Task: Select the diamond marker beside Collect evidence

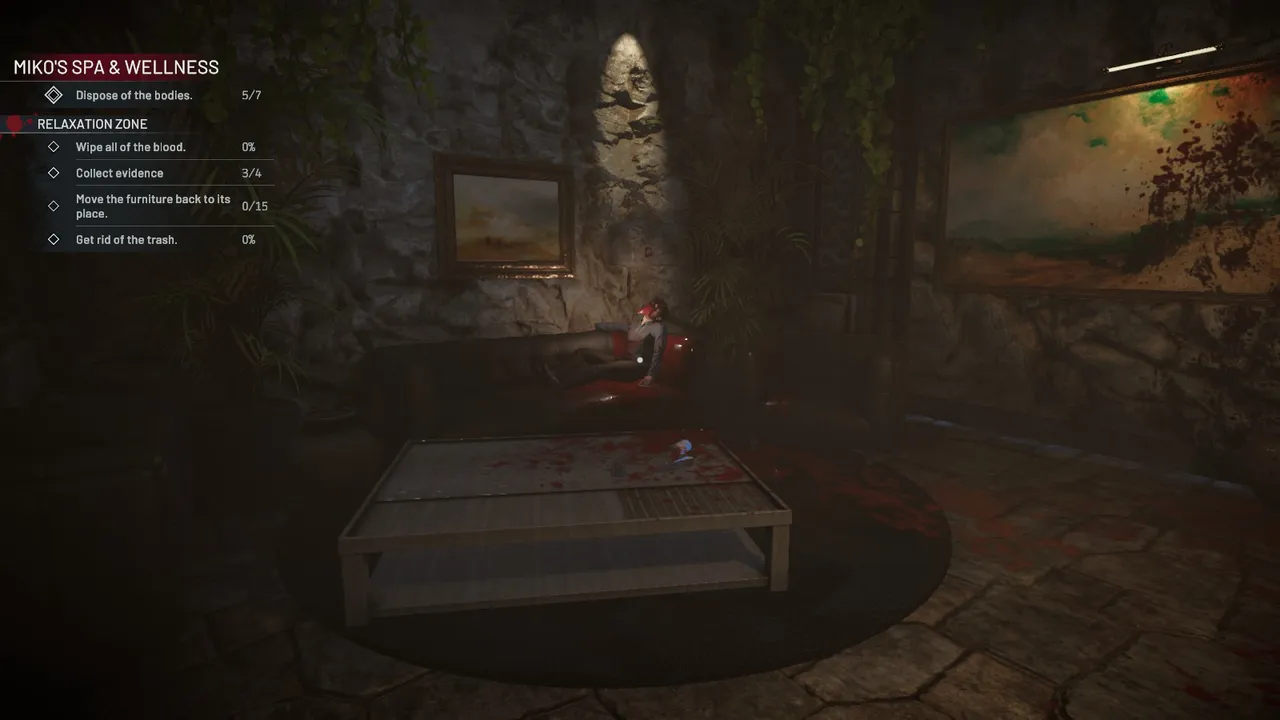Action: [53, 172]
